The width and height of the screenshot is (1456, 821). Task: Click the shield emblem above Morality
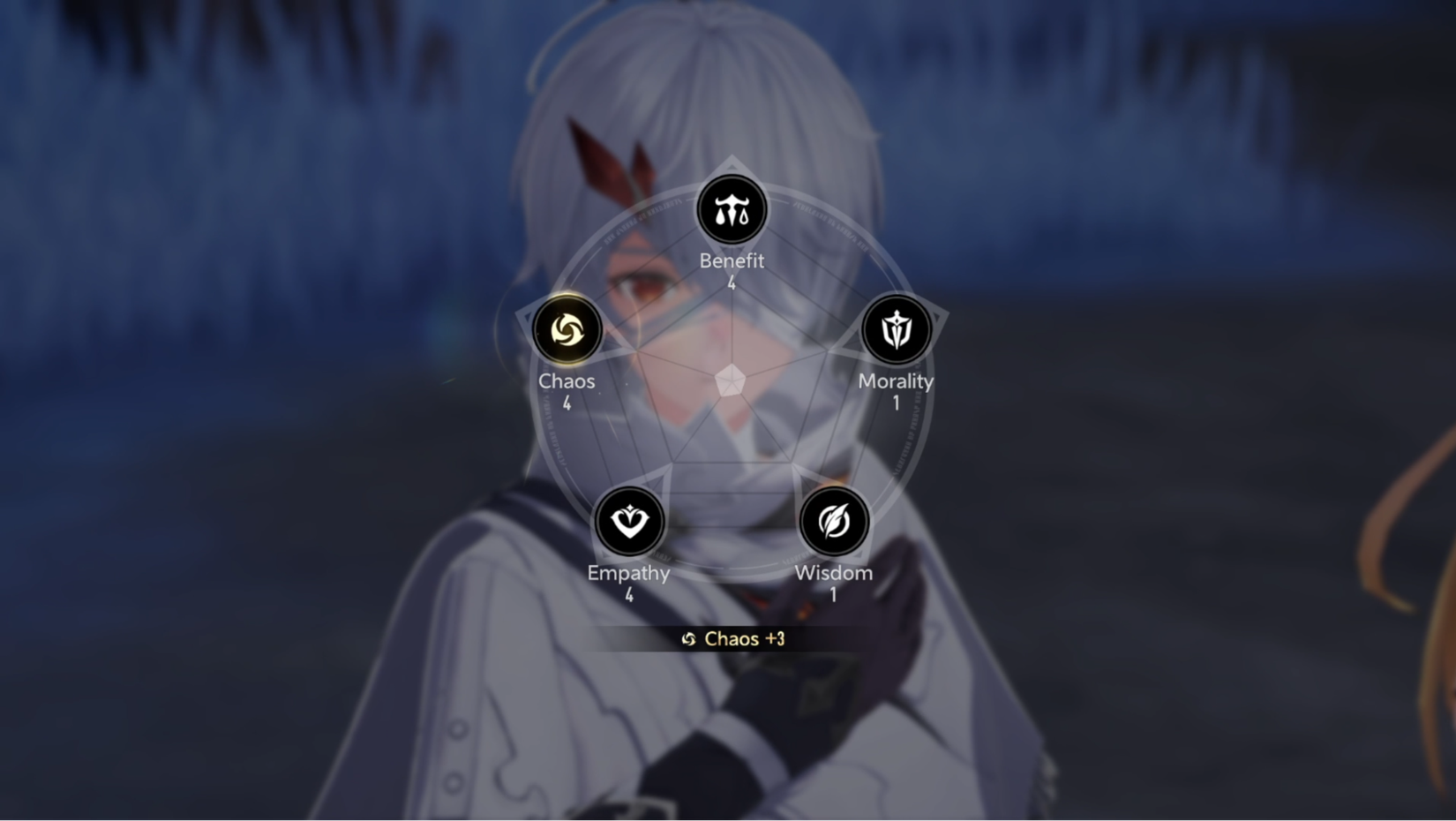[x=896, y=328]
